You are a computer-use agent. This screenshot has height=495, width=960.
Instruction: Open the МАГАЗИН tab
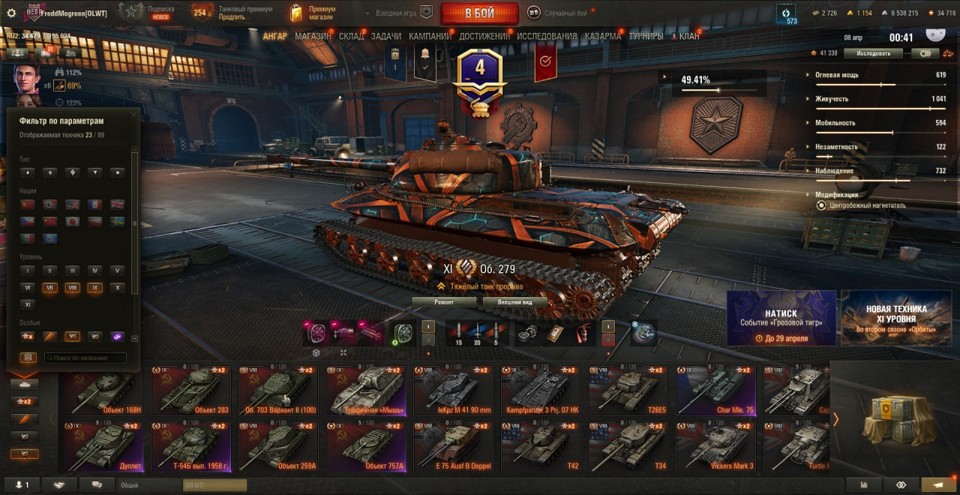[x=315, y=36]
